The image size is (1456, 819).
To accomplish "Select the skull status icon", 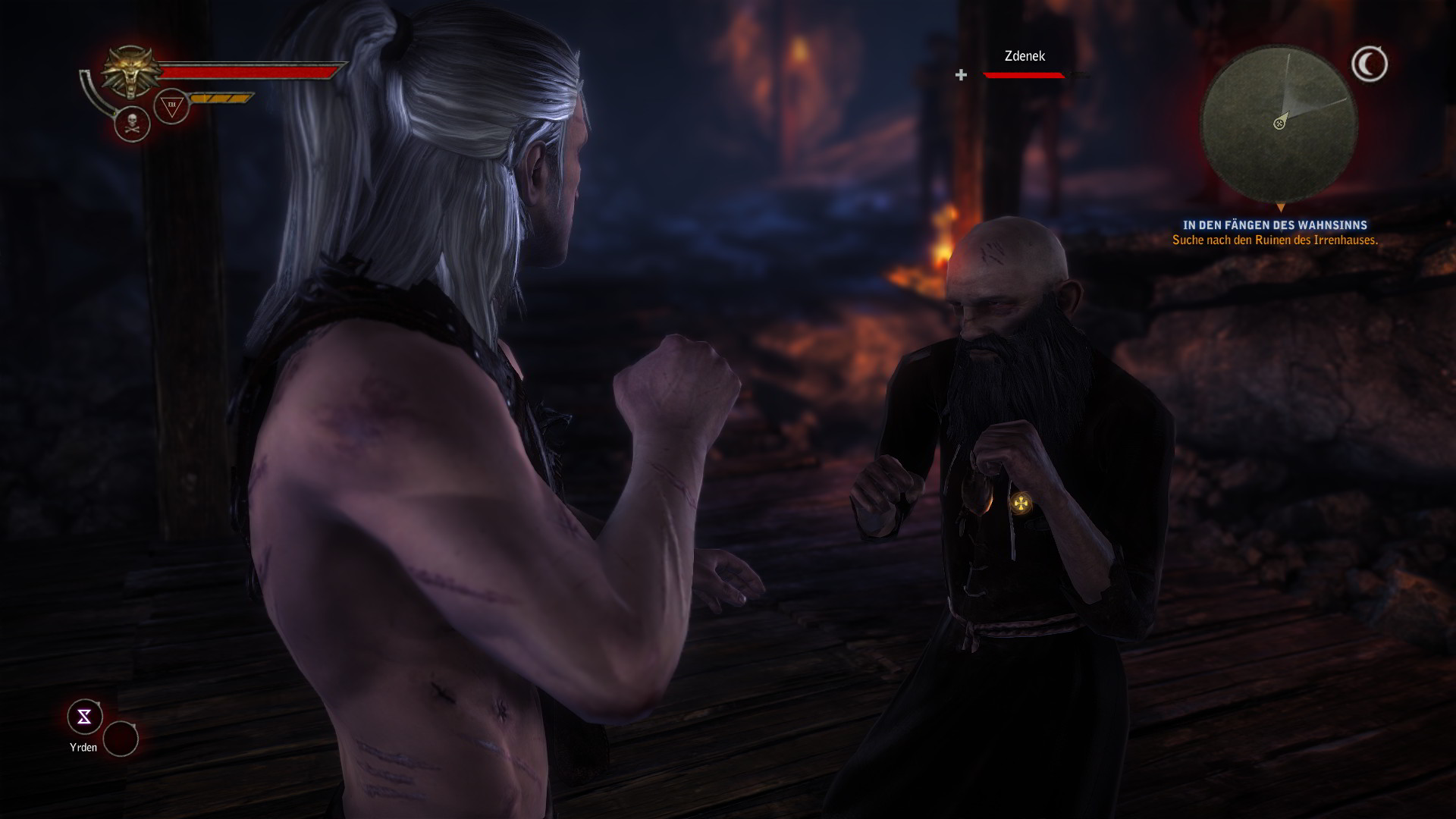I will click(132, 124).
